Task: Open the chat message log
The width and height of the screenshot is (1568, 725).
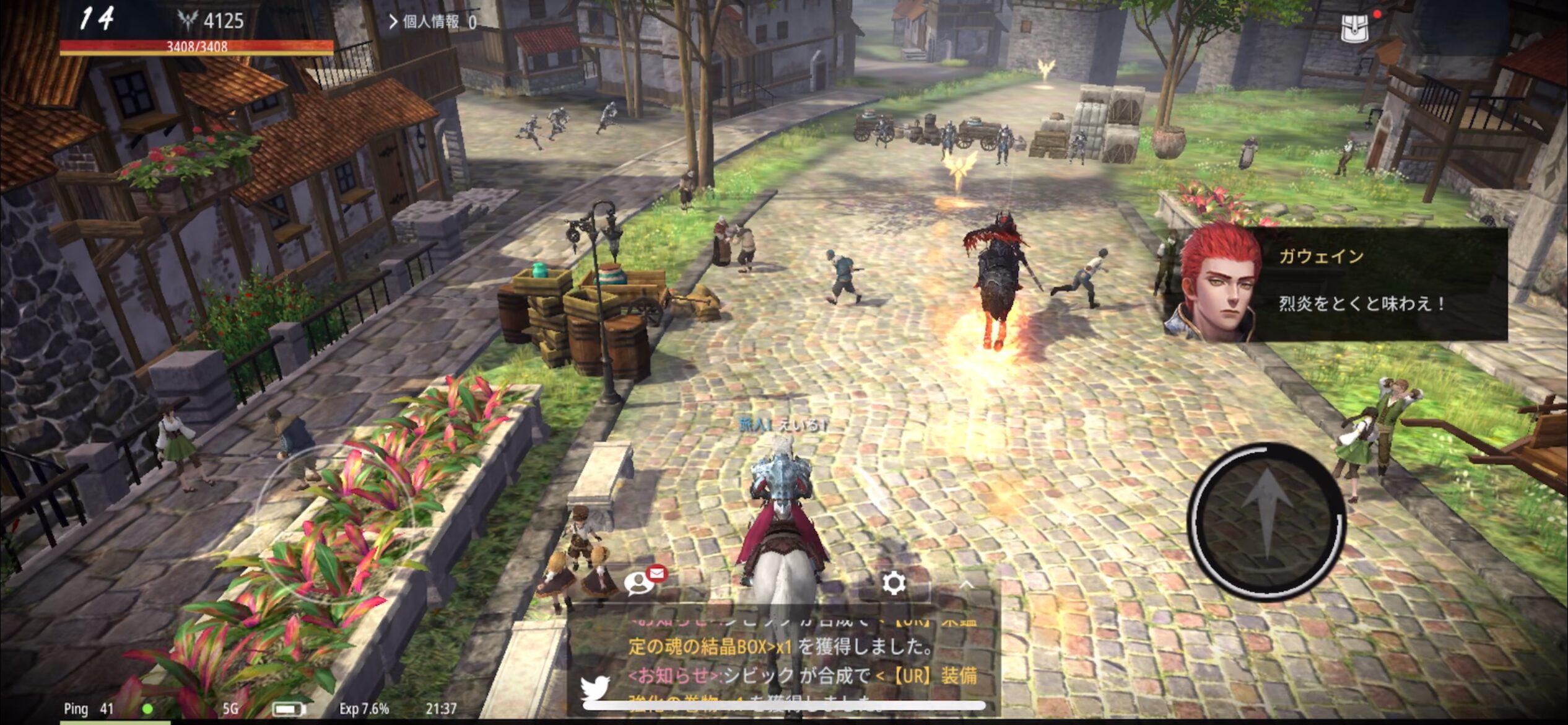Action: [x=799, y=660]
